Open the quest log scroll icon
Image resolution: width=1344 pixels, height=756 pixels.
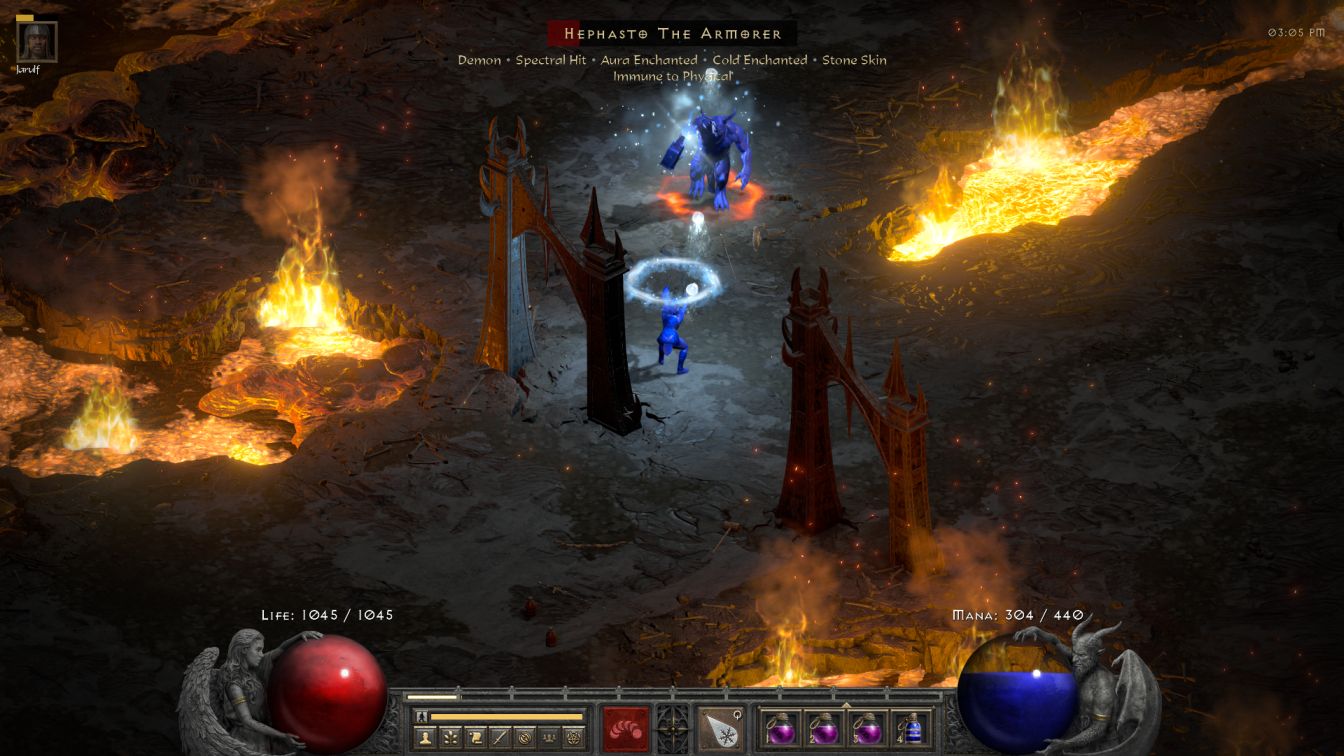tap(475, 738)
